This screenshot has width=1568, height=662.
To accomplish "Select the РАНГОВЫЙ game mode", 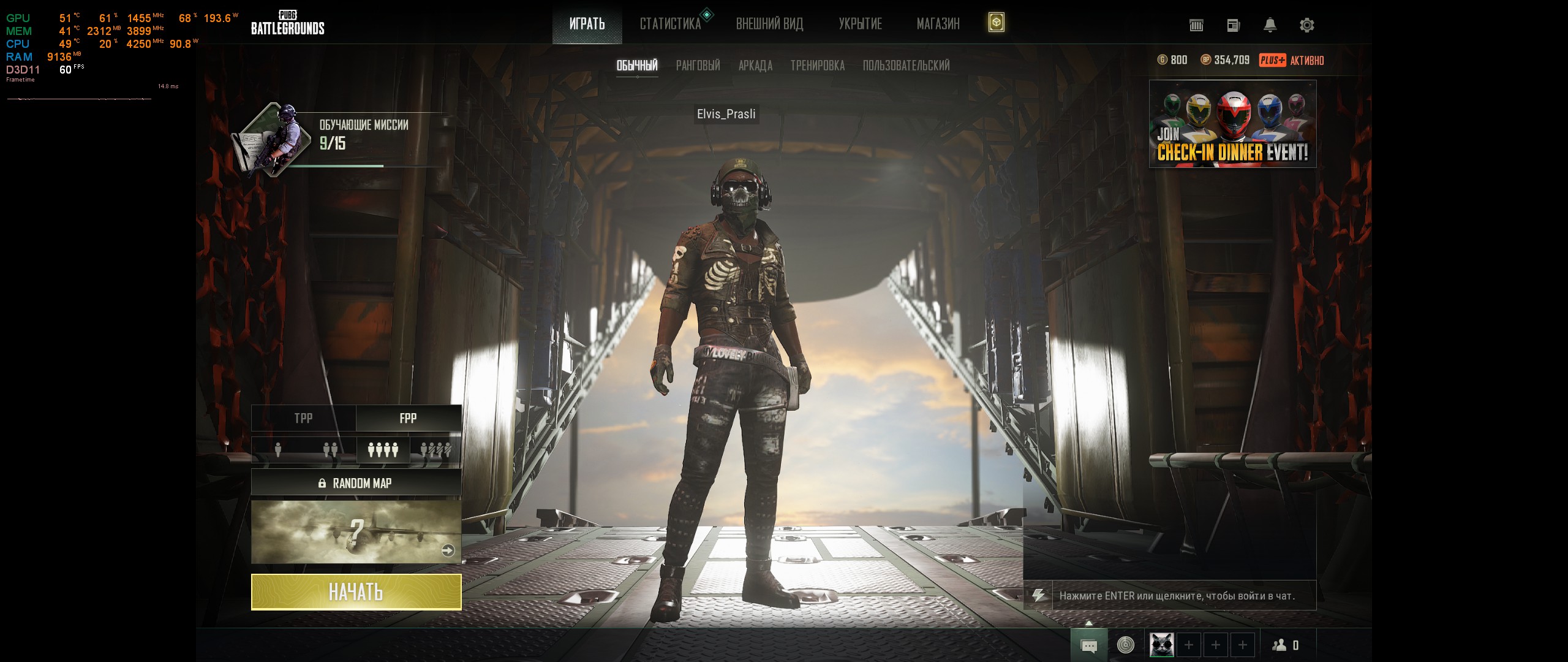I will coord(698,66).
